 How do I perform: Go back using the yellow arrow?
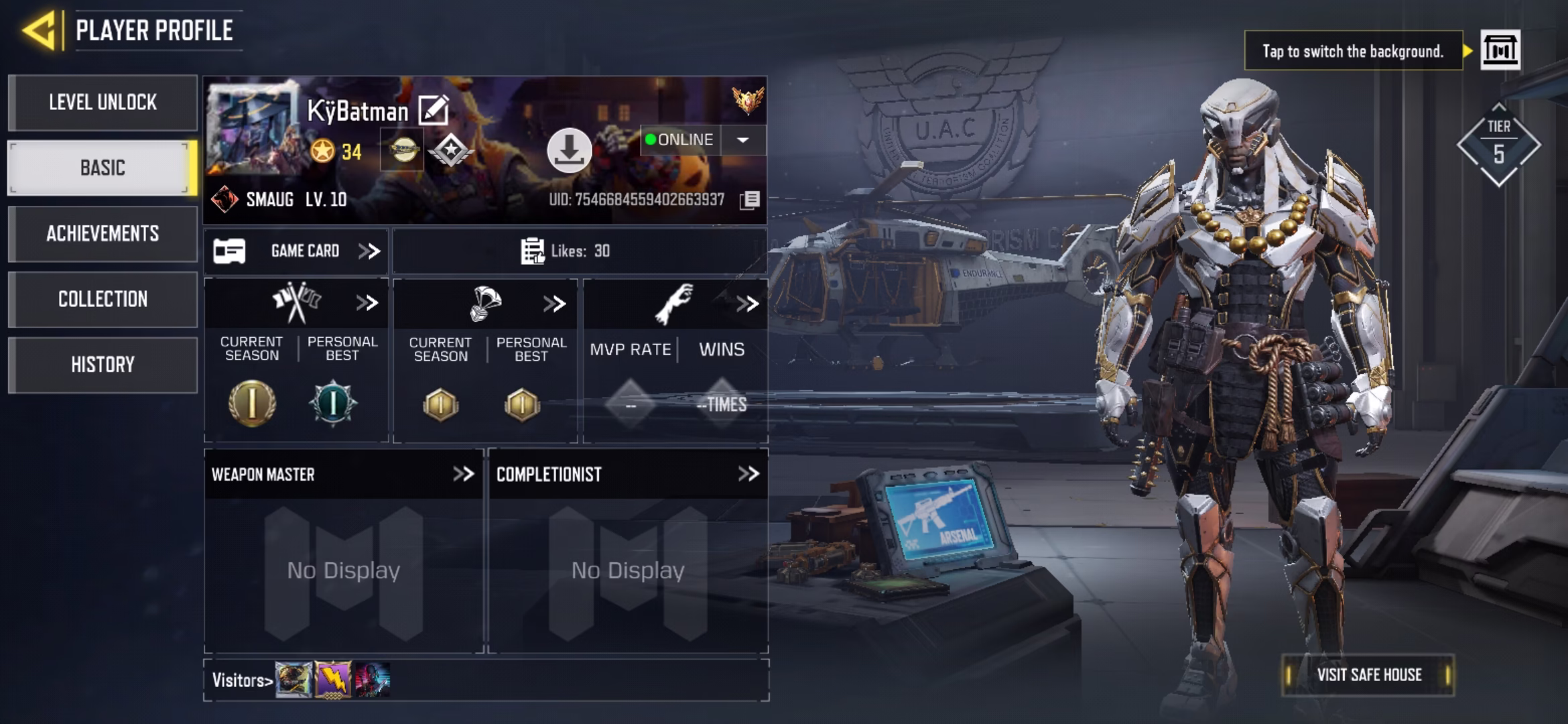pos(40,30)
